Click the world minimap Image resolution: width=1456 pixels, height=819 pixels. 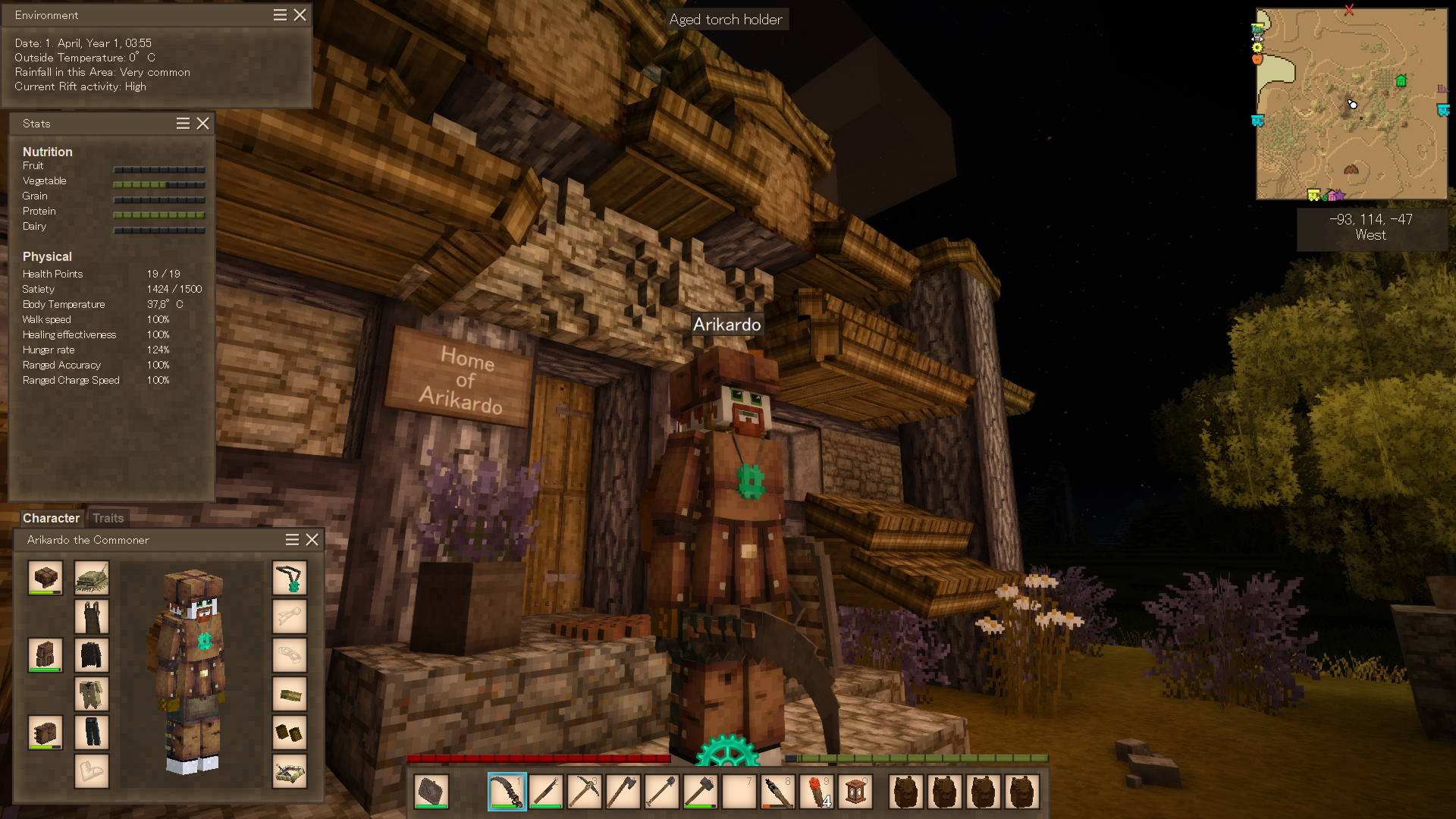[1351, 104]
